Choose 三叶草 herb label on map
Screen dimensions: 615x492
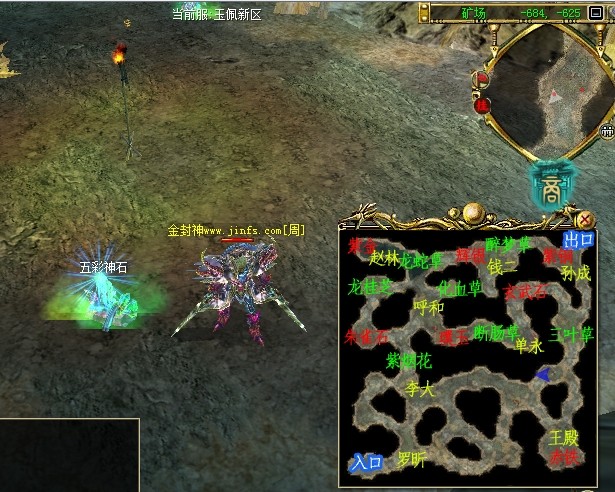click(571, 335)
